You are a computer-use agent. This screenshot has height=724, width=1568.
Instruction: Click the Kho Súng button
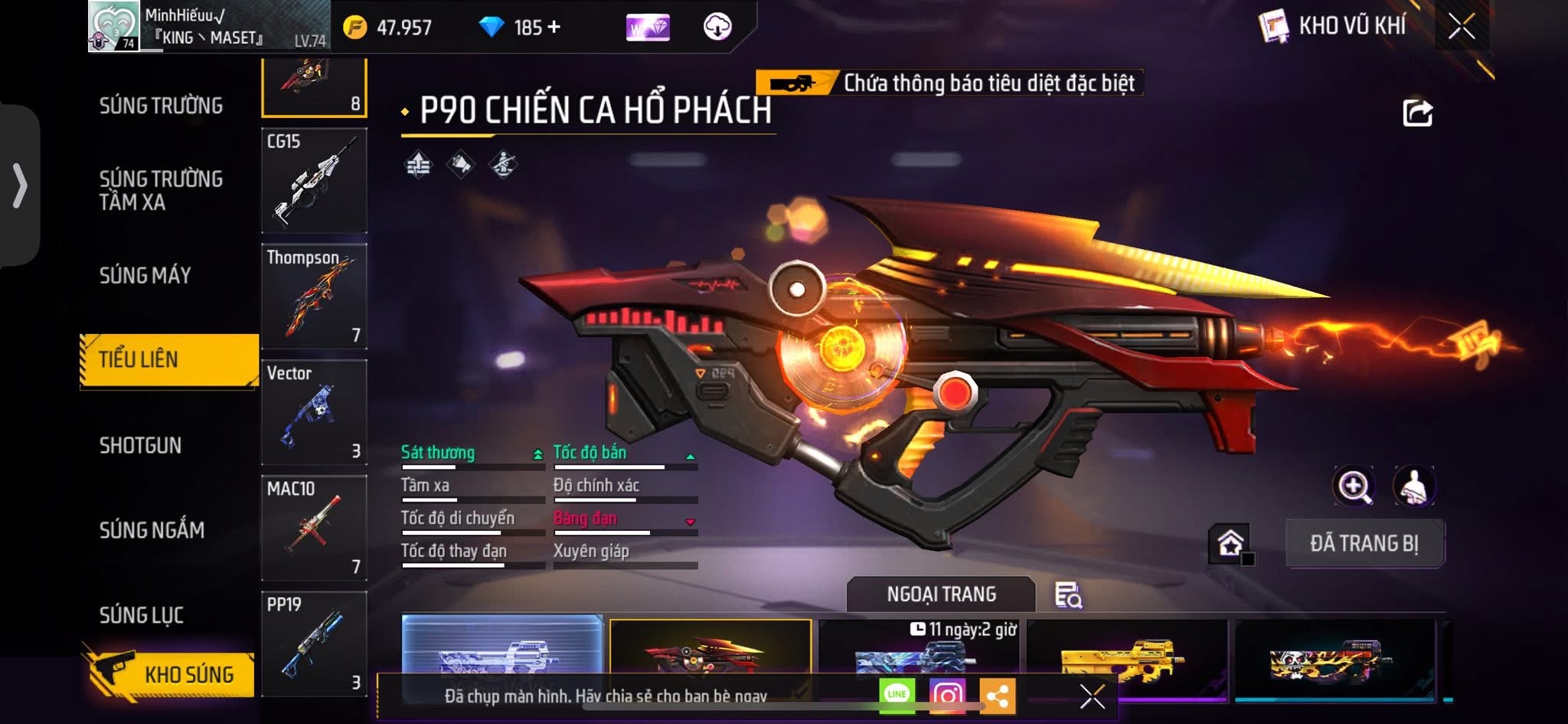172,674
